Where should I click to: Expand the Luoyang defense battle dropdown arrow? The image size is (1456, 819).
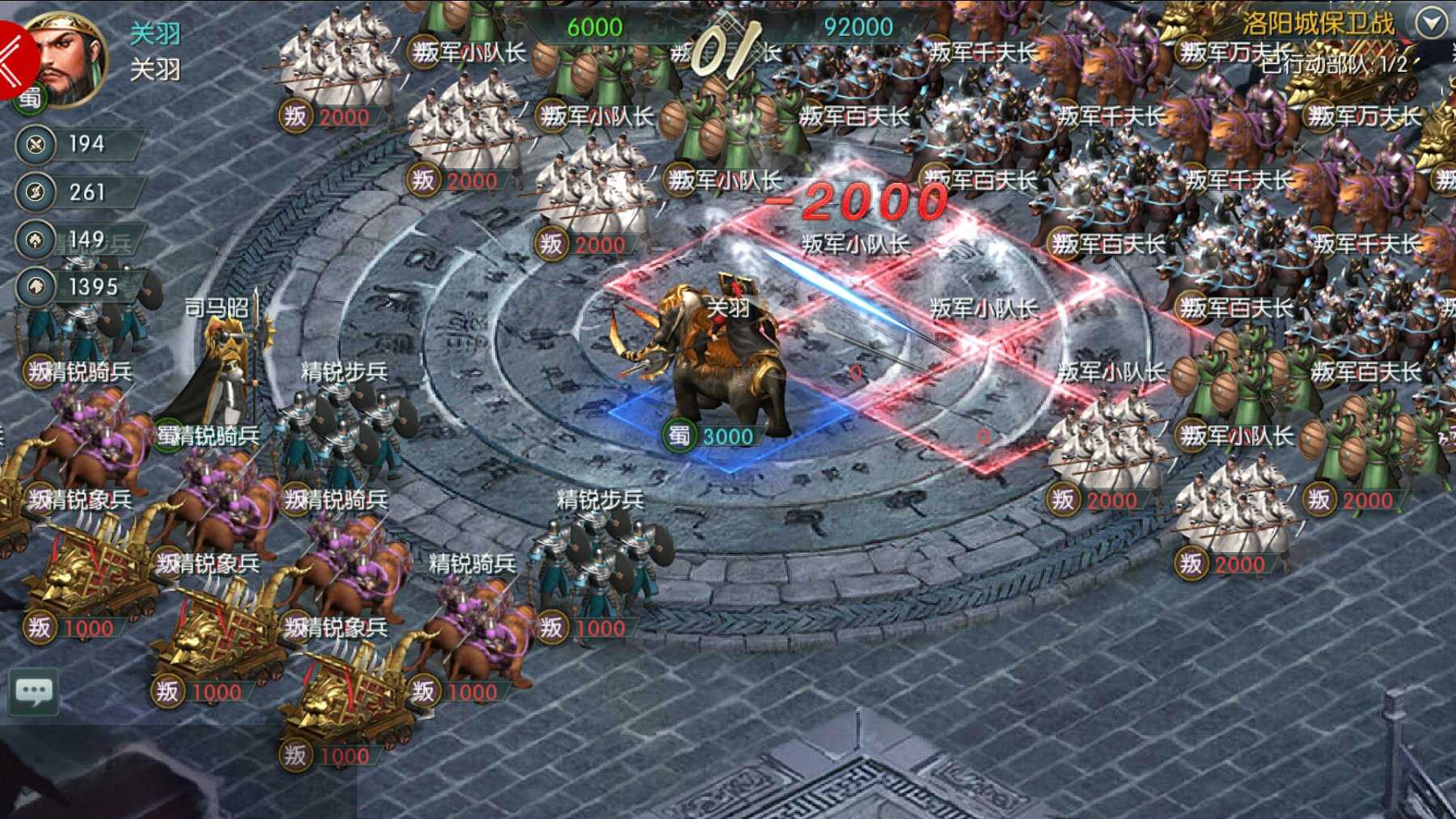click(x=1432, y=22)
